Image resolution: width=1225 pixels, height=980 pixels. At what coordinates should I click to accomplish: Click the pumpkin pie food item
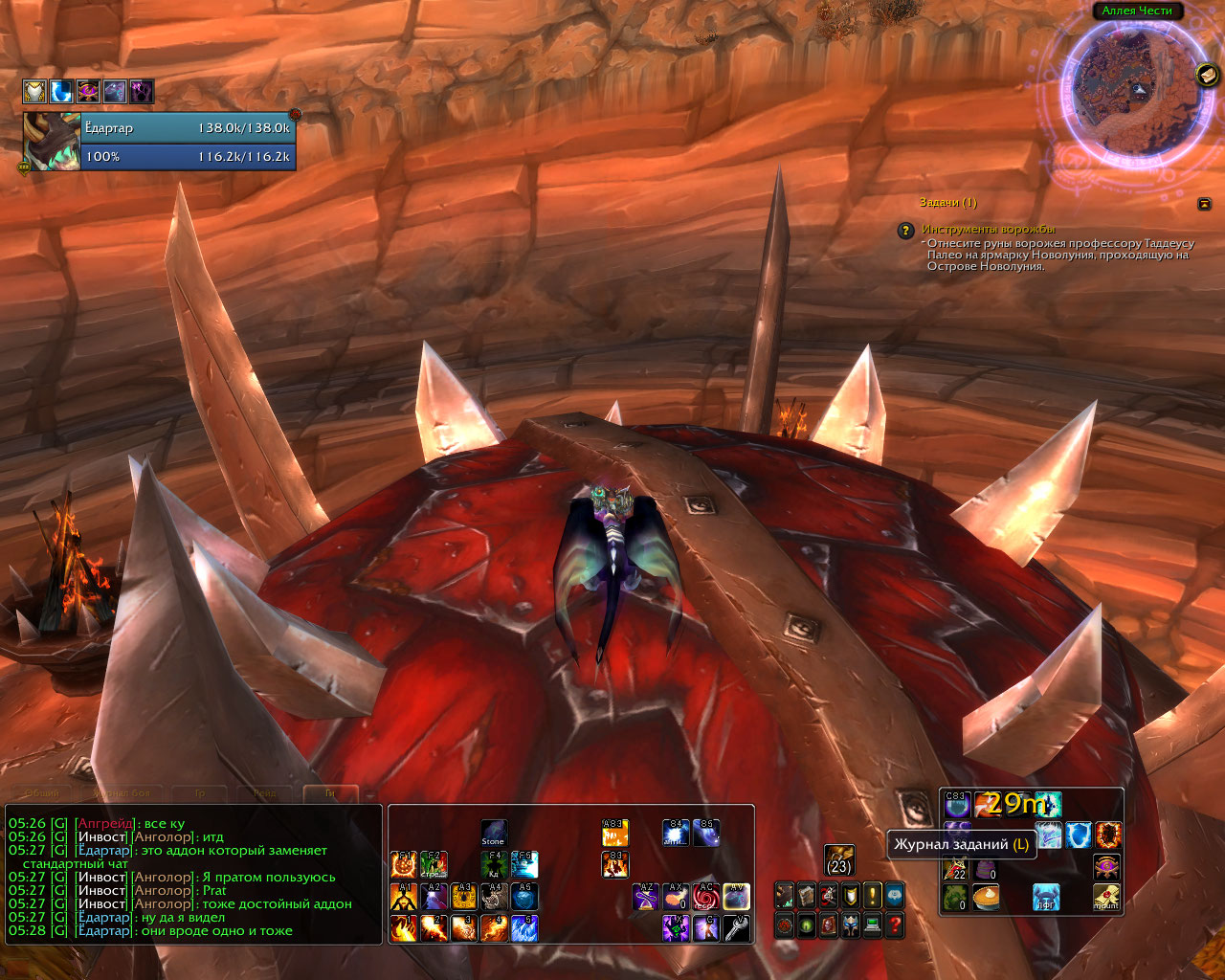pos(986,898)
